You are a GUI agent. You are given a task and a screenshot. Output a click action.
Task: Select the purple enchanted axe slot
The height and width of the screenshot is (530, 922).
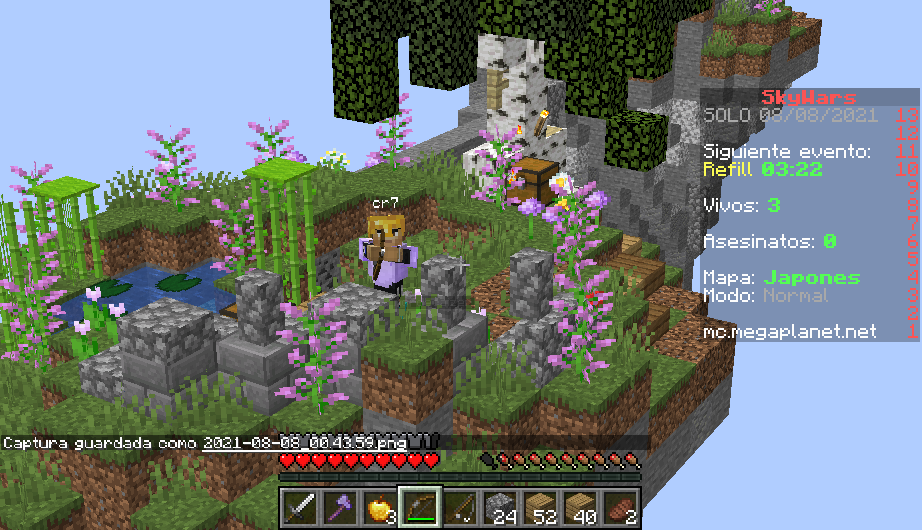point(338,507)
